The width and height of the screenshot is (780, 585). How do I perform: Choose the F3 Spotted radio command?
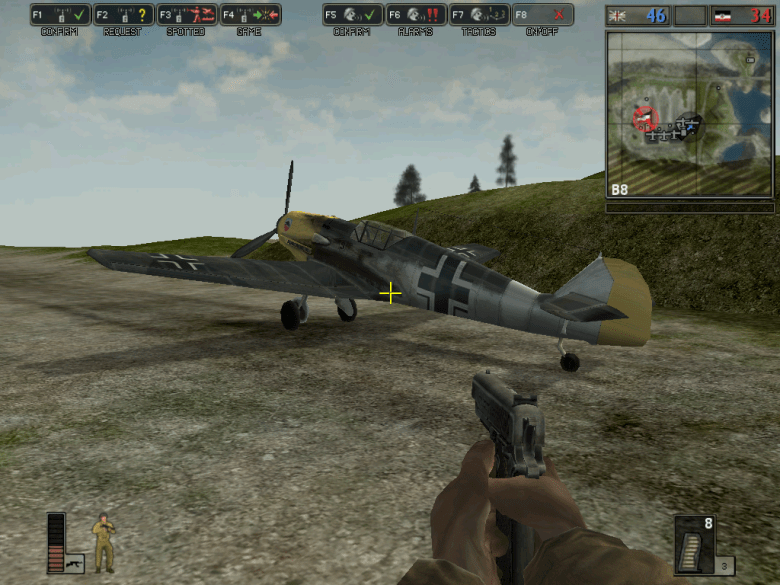(186, 15)
